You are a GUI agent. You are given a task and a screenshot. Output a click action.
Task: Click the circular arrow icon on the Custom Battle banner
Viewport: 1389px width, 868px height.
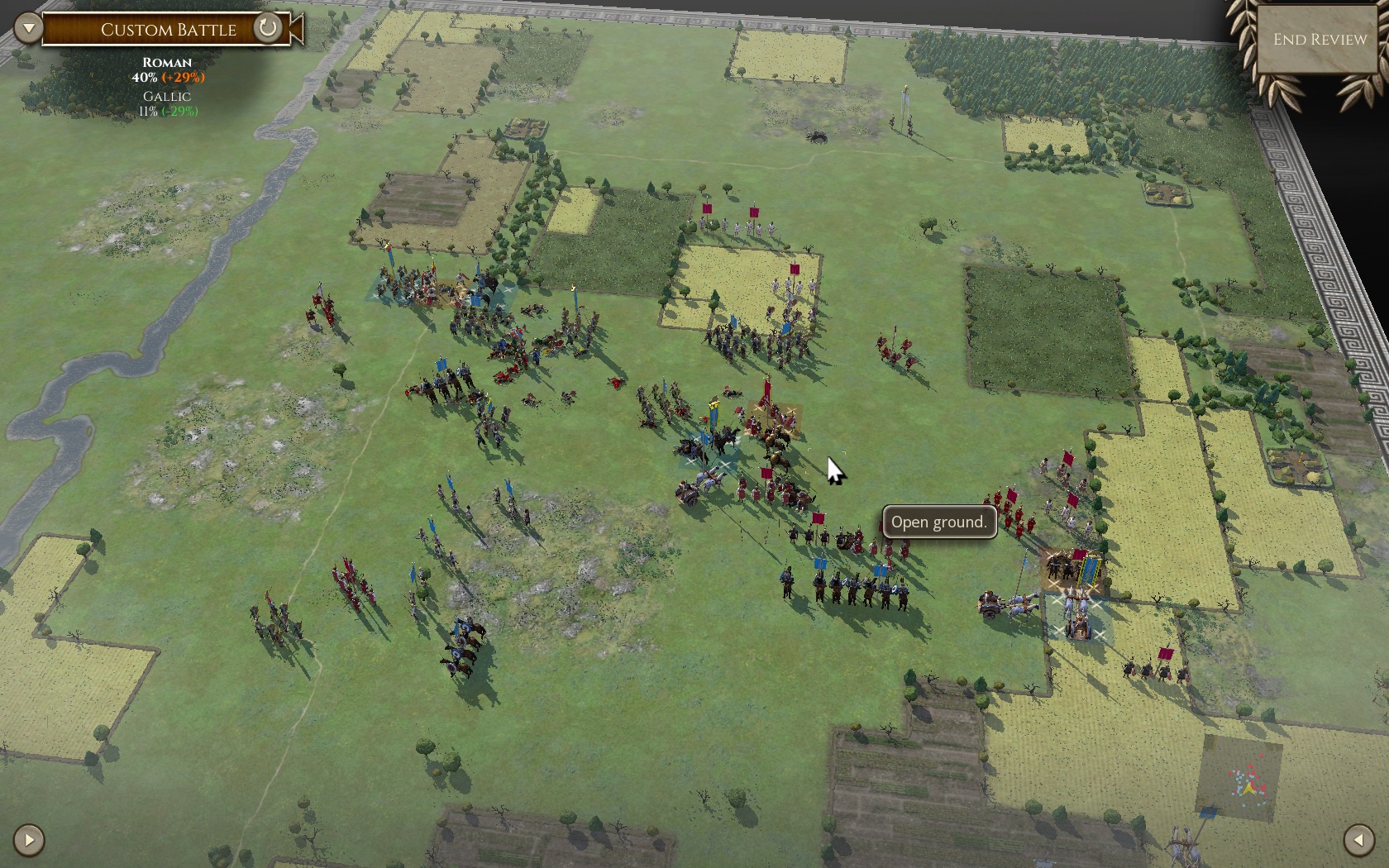267,29
